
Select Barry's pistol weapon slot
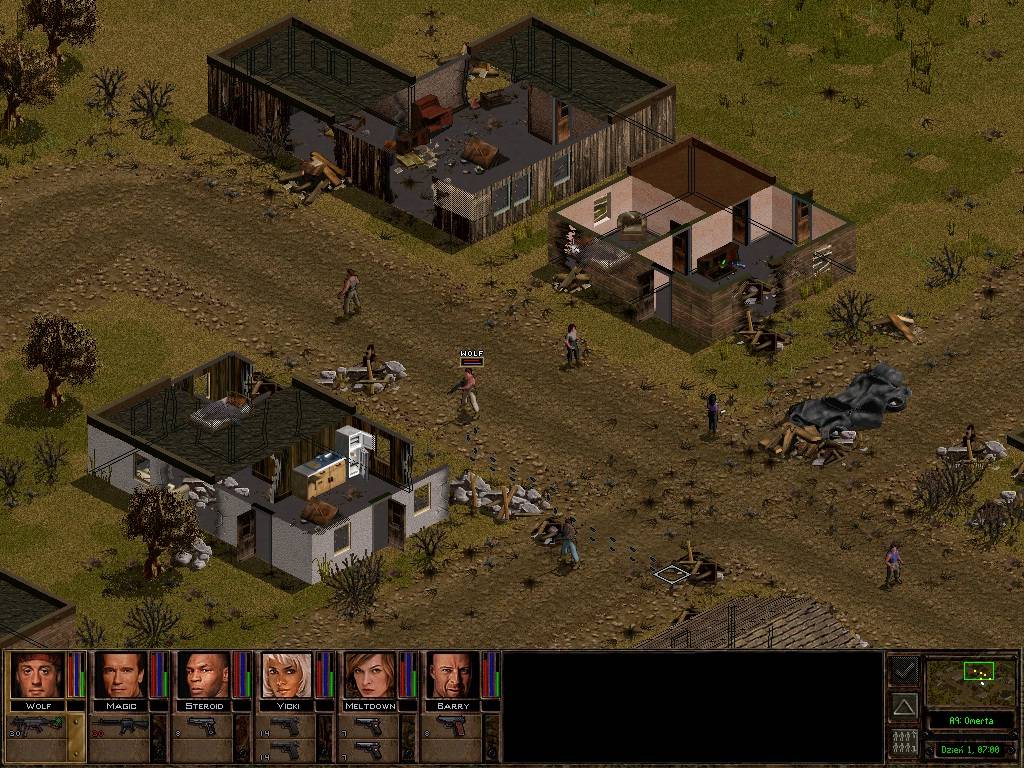tap(451, 725)
